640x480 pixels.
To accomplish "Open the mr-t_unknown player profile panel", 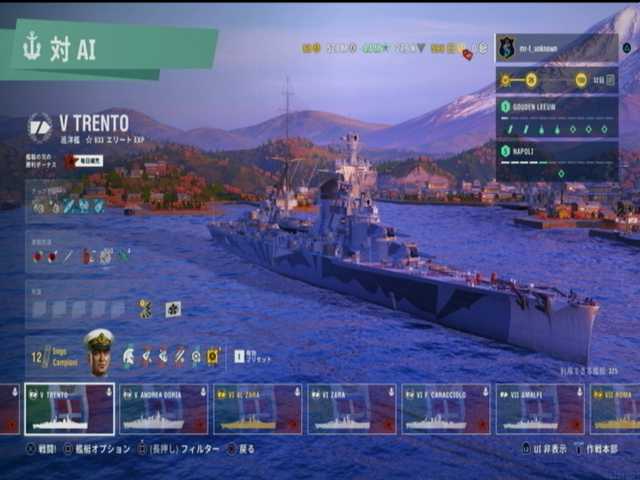I will coord(555,48).
